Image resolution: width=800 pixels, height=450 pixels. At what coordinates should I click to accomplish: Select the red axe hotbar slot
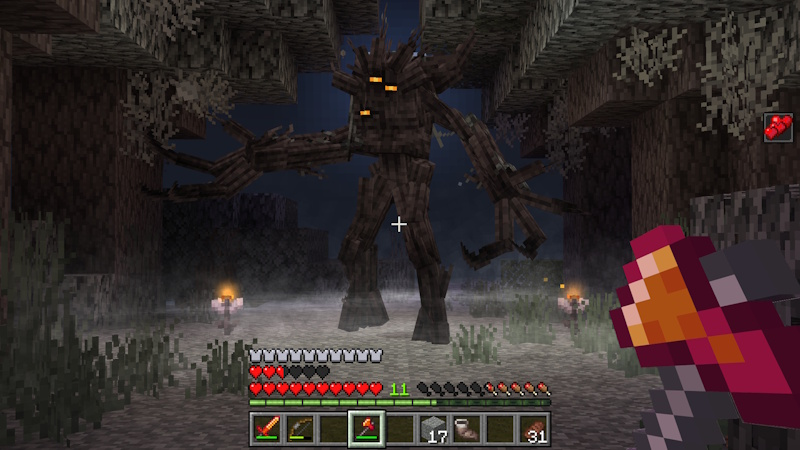pos(366,429)
